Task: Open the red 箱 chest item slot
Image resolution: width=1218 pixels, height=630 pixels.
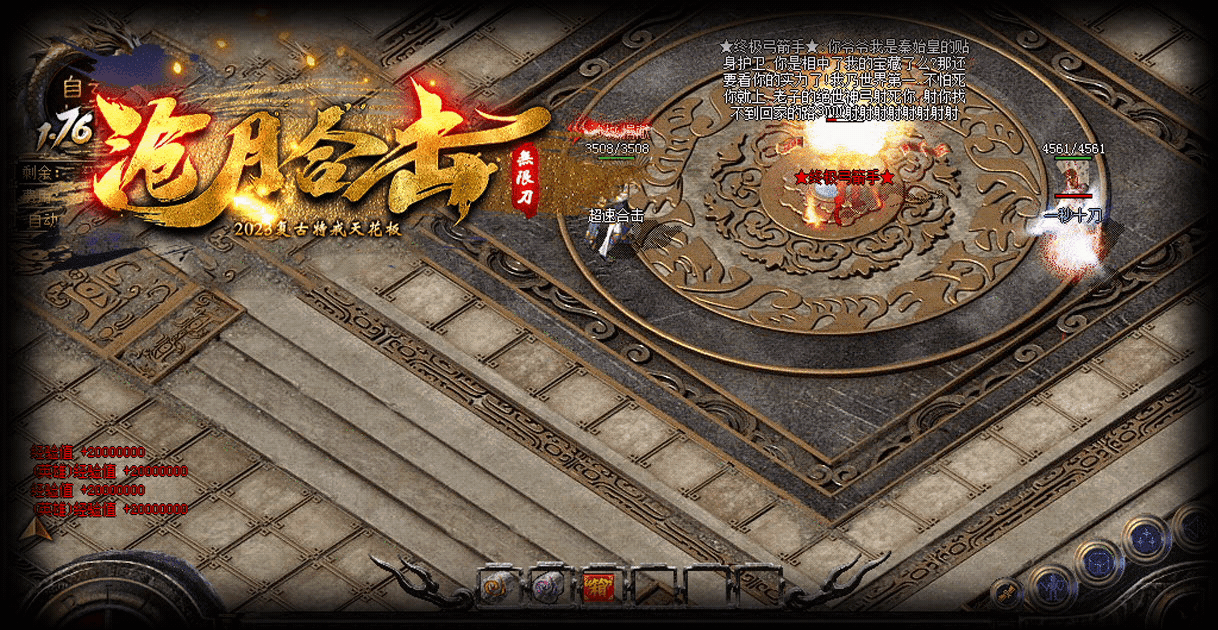Action: (597, 585)
